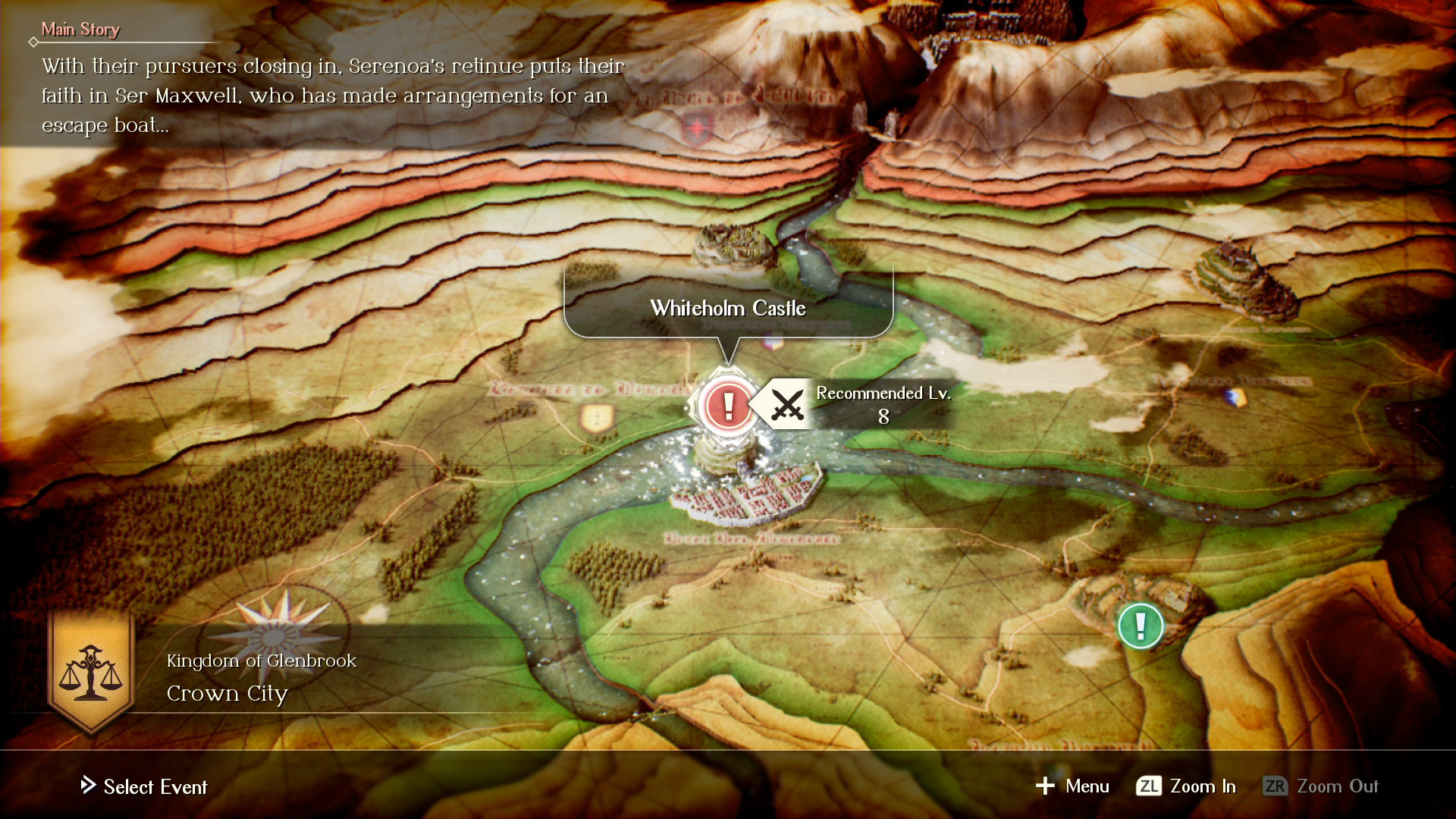Choose the Whiteholm Castle location label

(x=728, y=308)
